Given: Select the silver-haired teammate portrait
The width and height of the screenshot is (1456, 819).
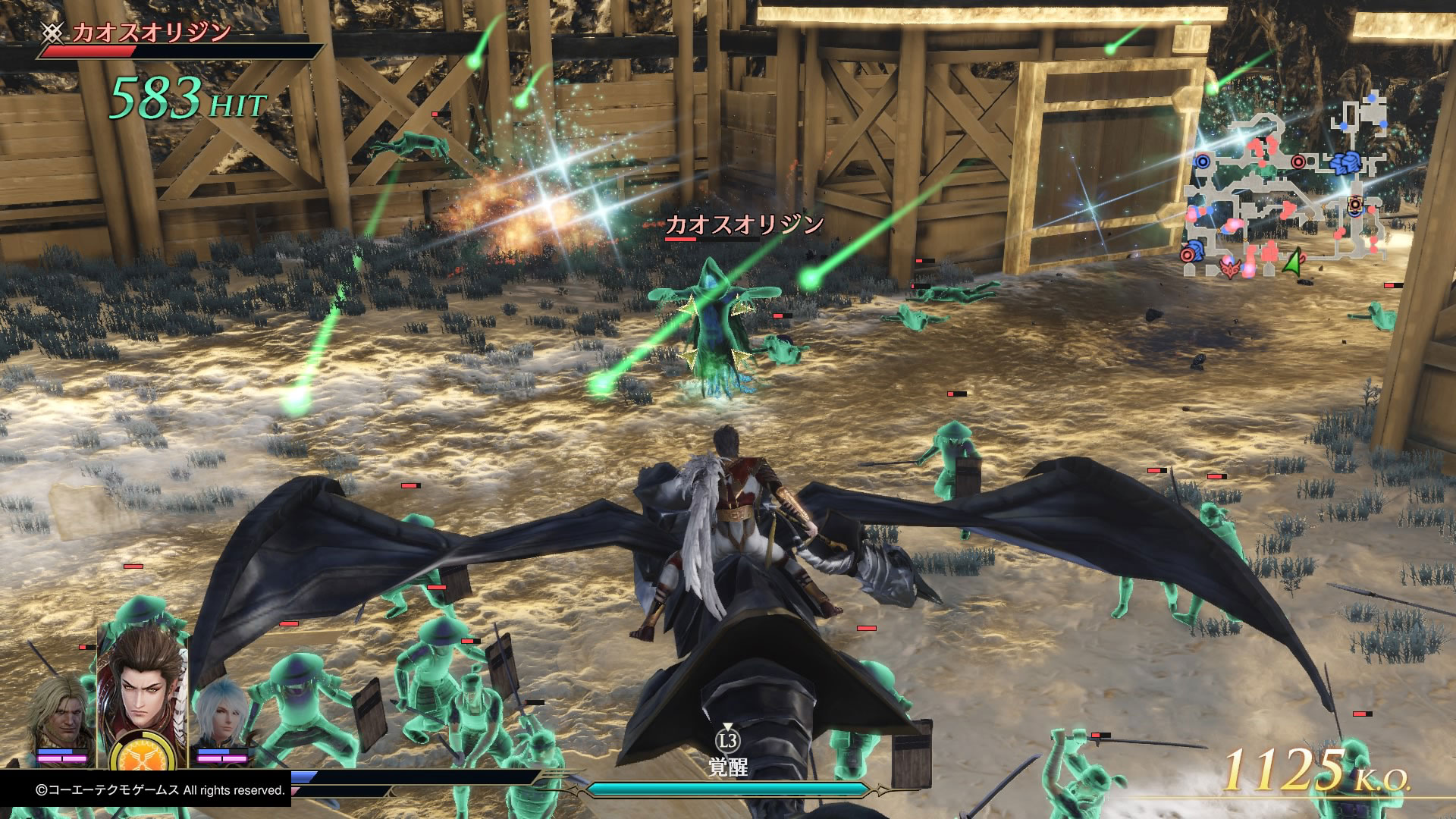Looking at the screenshot, I should pos(222,714).
